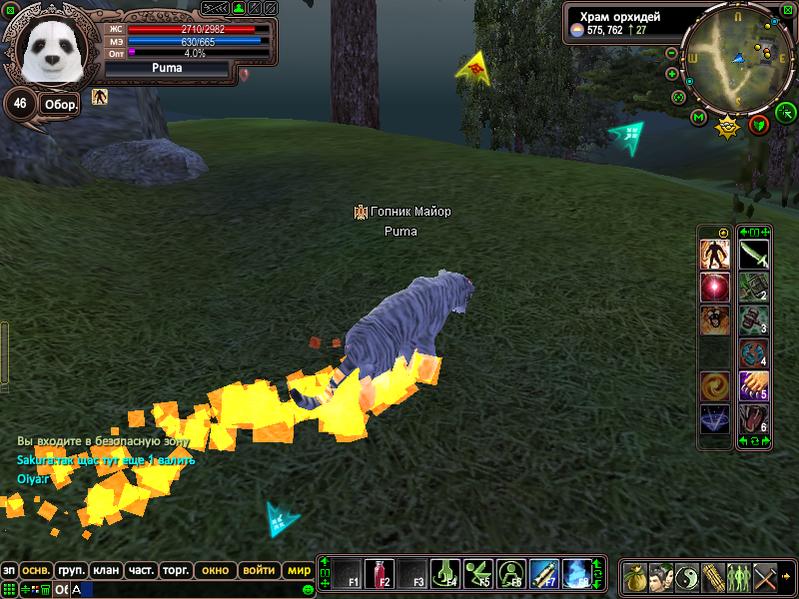Open the inventory bag icon
799x599 pixels.
click(635, 577)
